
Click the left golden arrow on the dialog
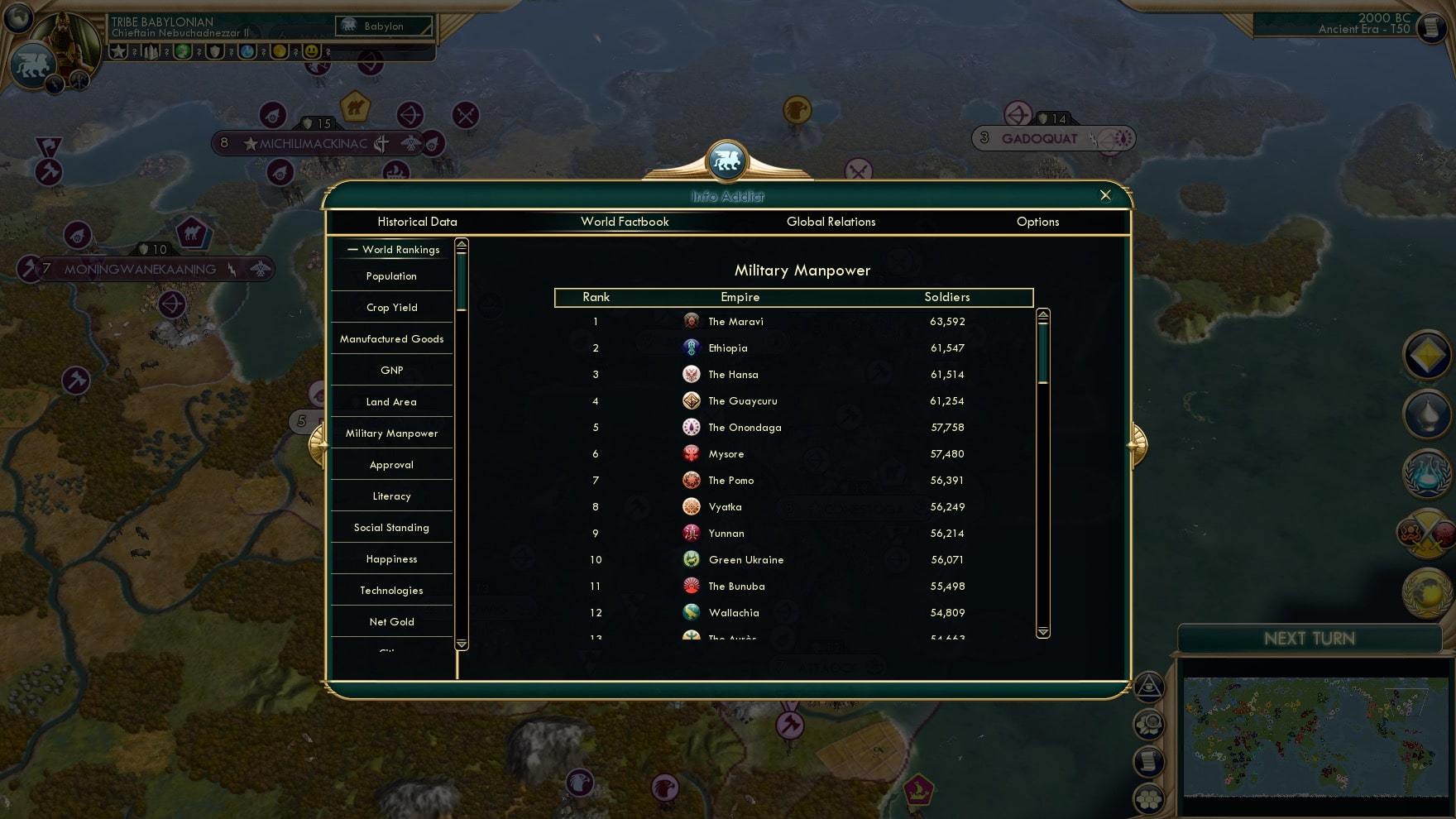[318, 444]
